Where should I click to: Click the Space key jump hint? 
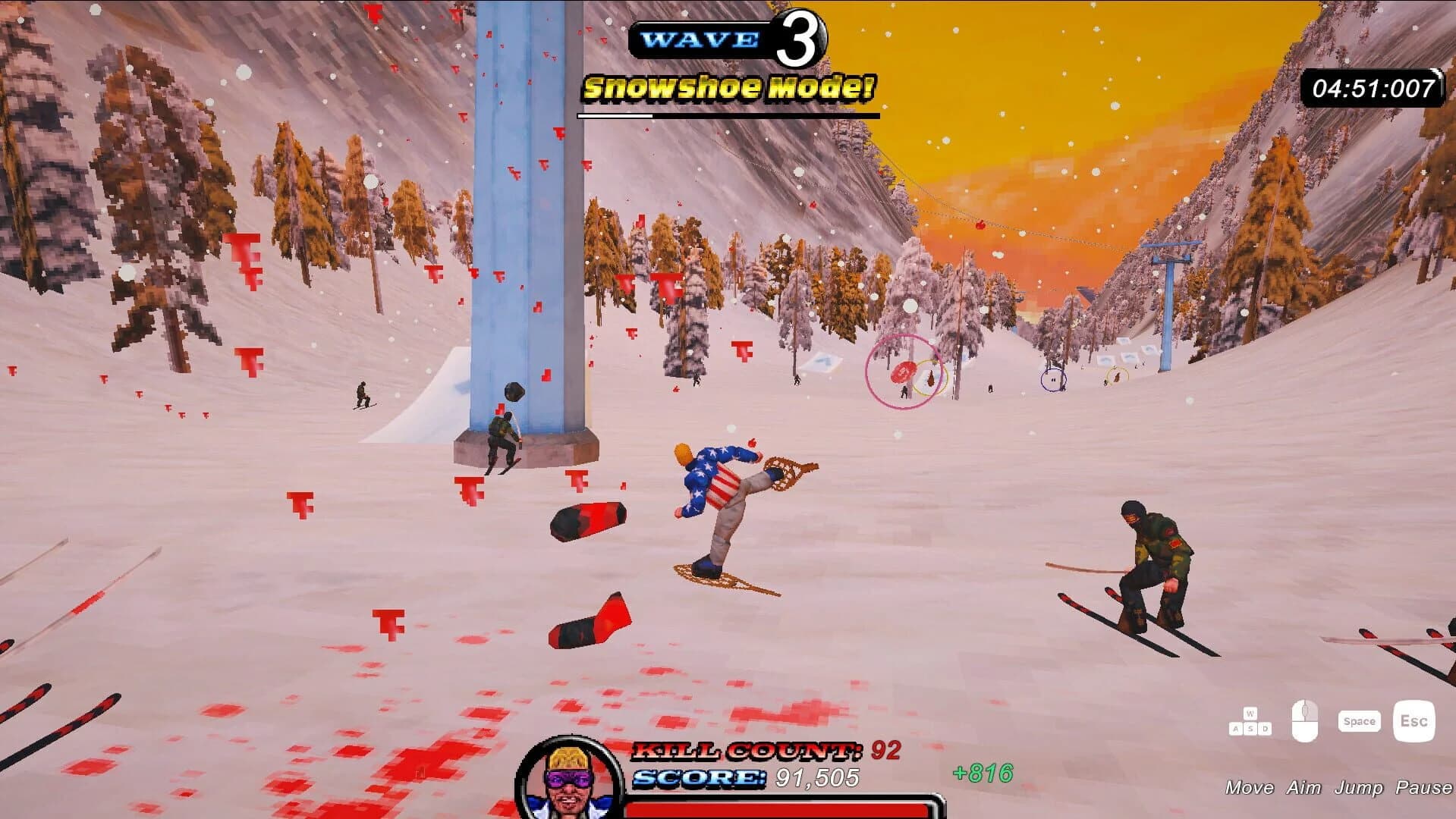tap(1359, 721)
